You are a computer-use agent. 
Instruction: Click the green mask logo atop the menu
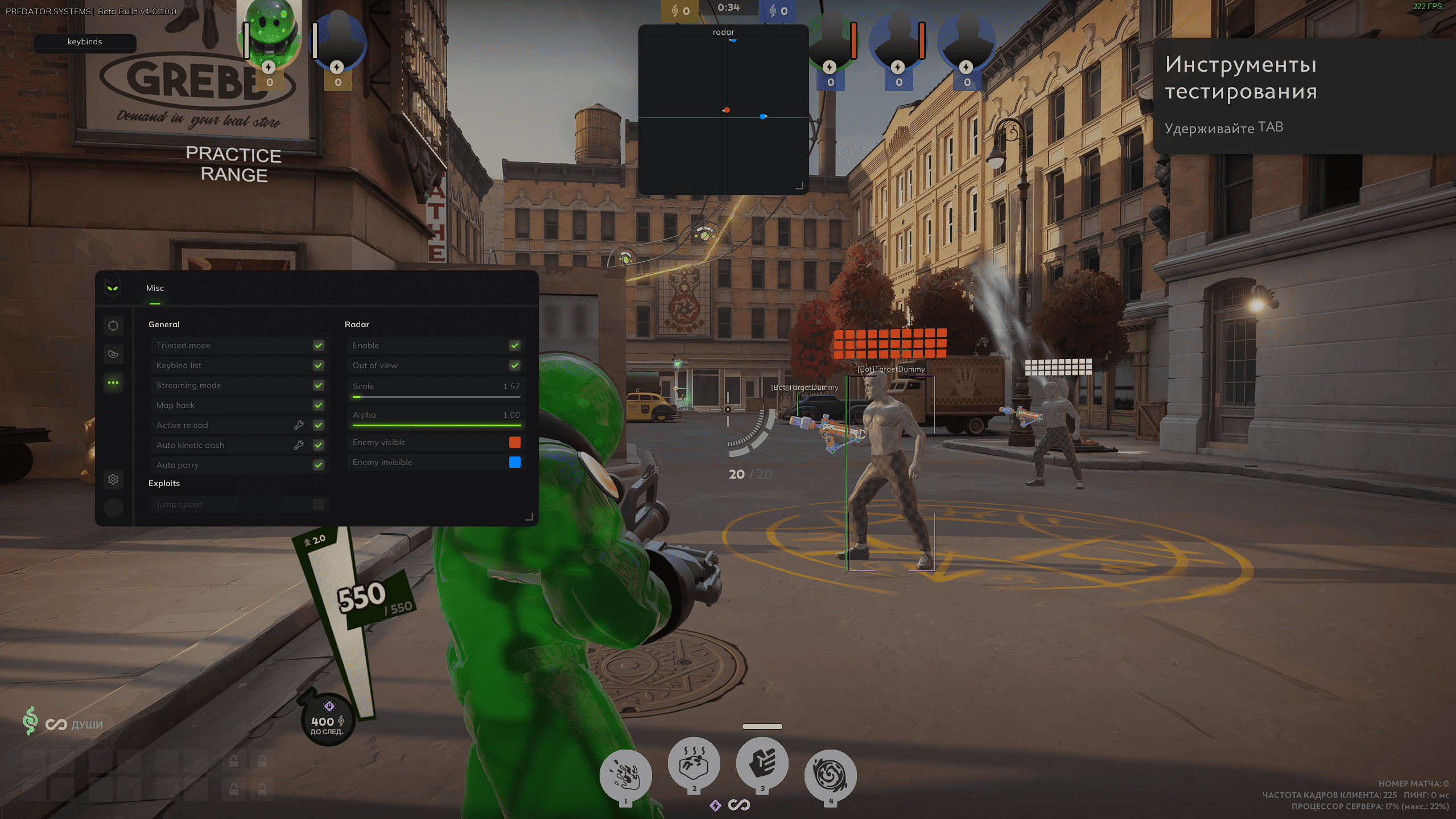coord(113,289)
